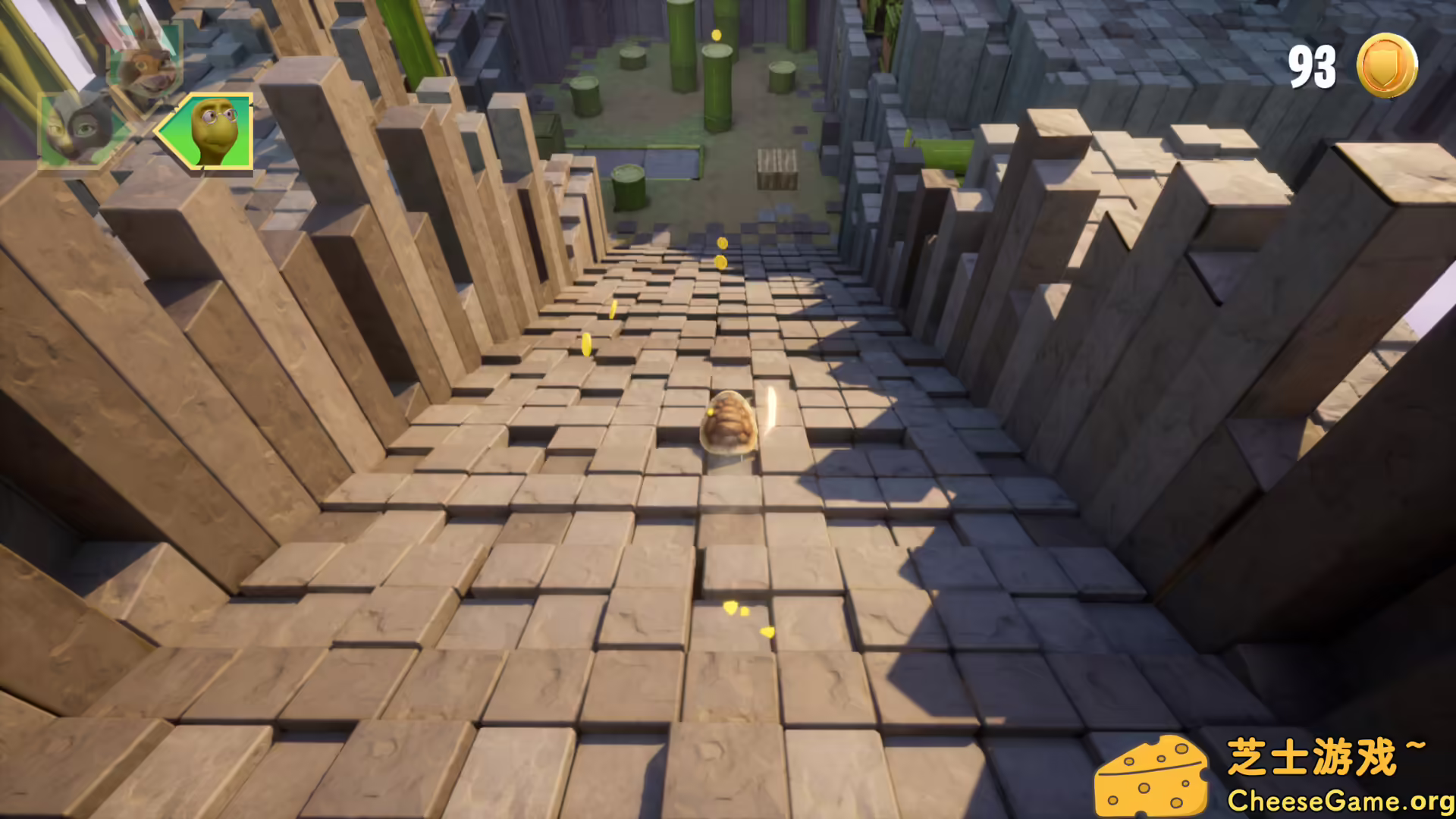Click the shield emblem on the coin
1456x819 pixels.
[1385, 64]
